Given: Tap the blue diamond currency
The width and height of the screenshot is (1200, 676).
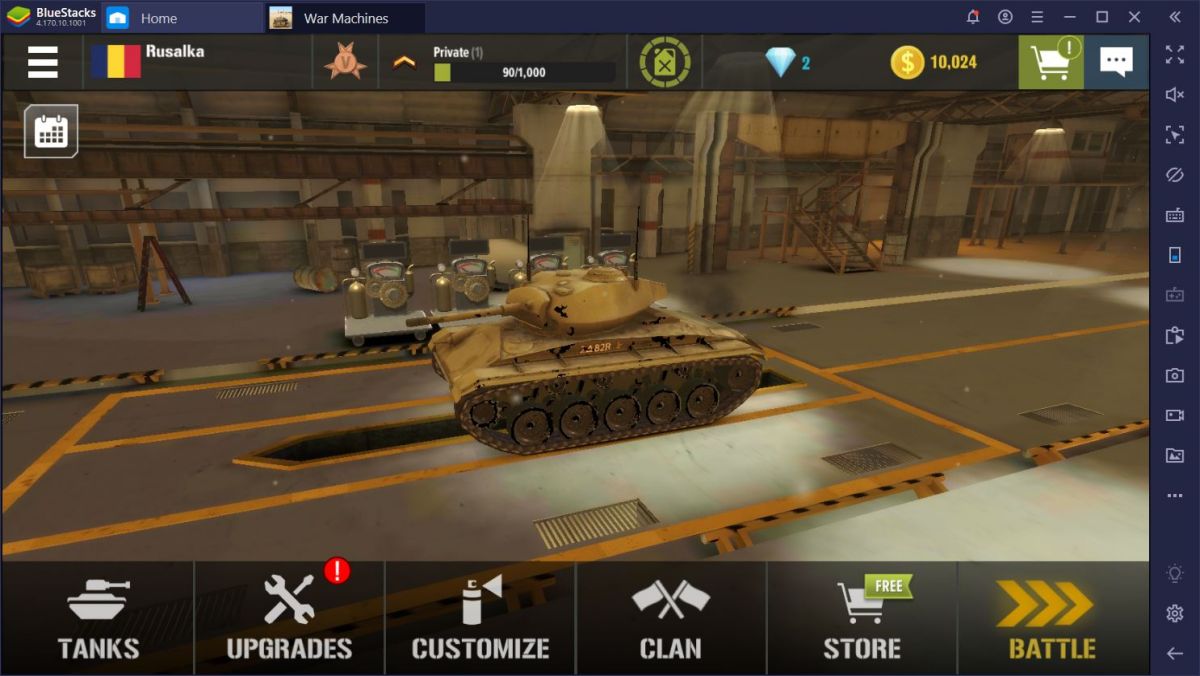Looking at the screenshot, I should point(787,62).
